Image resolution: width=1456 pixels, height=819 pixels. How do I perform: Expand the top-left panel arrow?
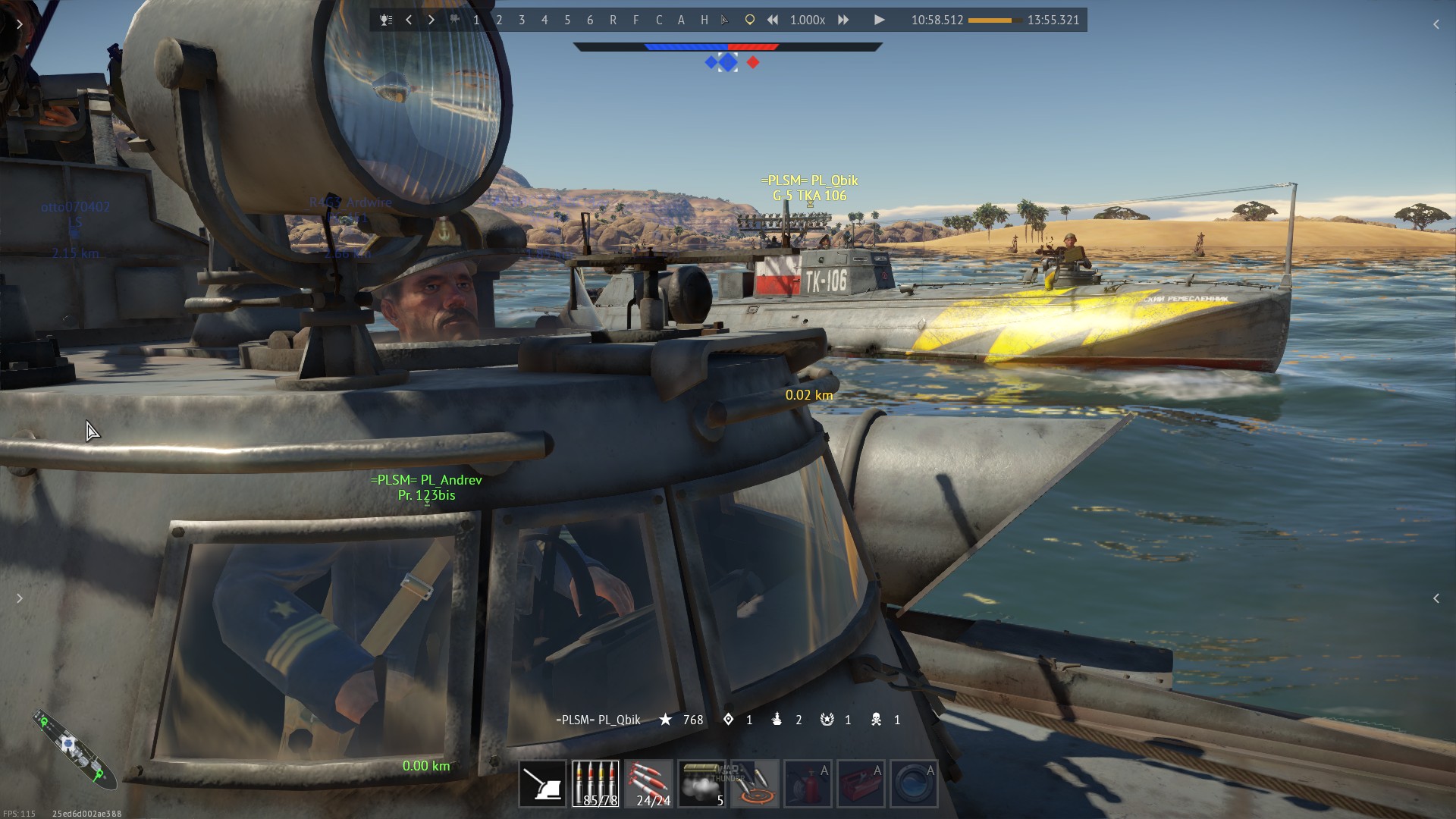tap(20, 24)
